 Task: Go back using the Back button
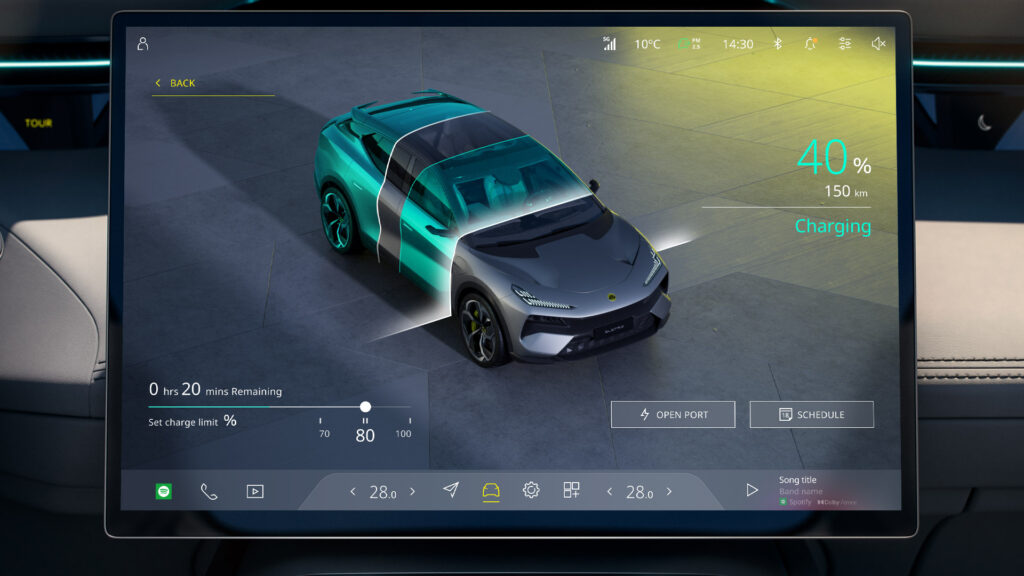click(176, 83)
